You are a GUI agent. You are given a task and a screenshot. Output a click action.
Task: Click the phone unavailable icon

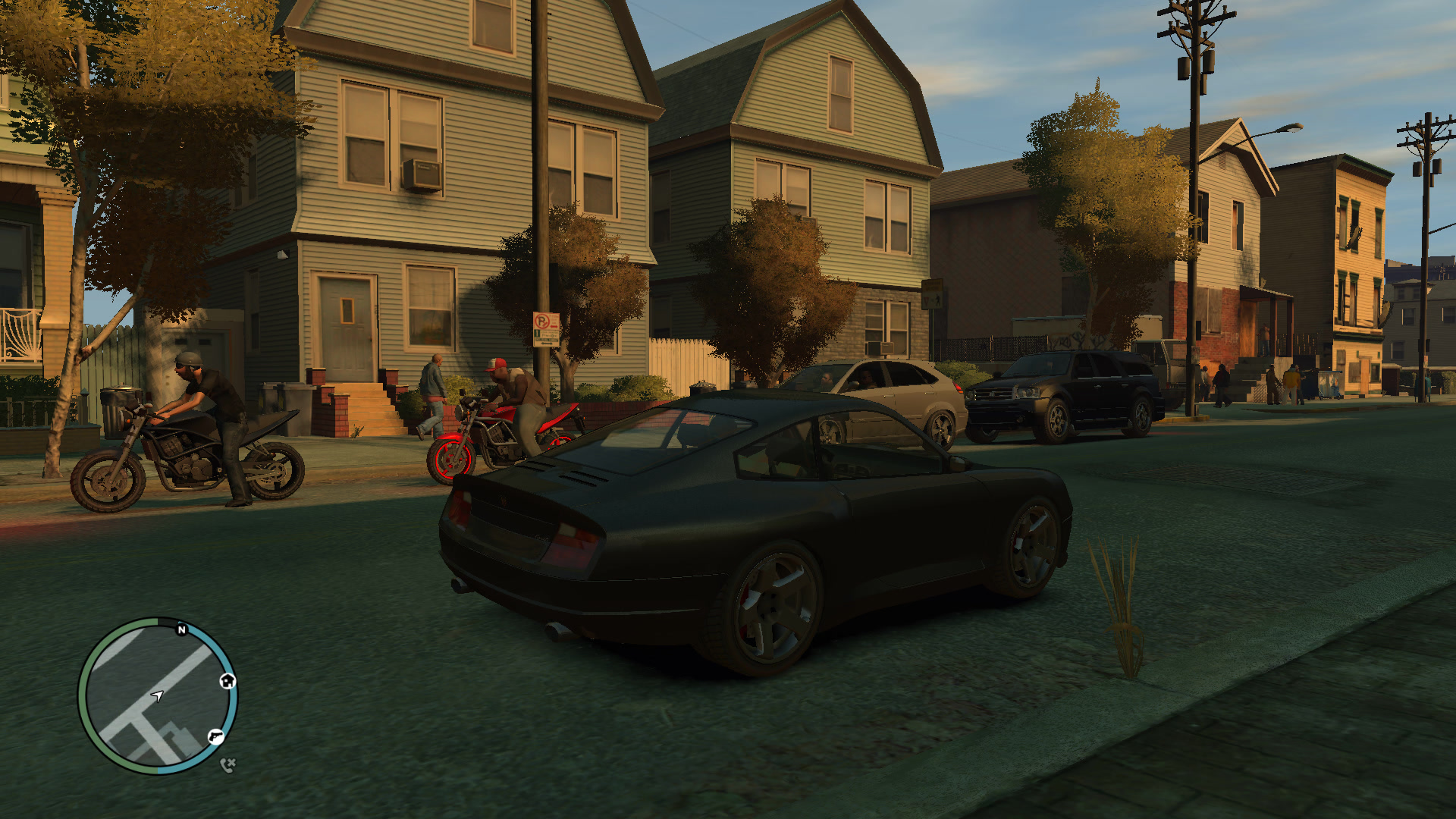(227, 764)
